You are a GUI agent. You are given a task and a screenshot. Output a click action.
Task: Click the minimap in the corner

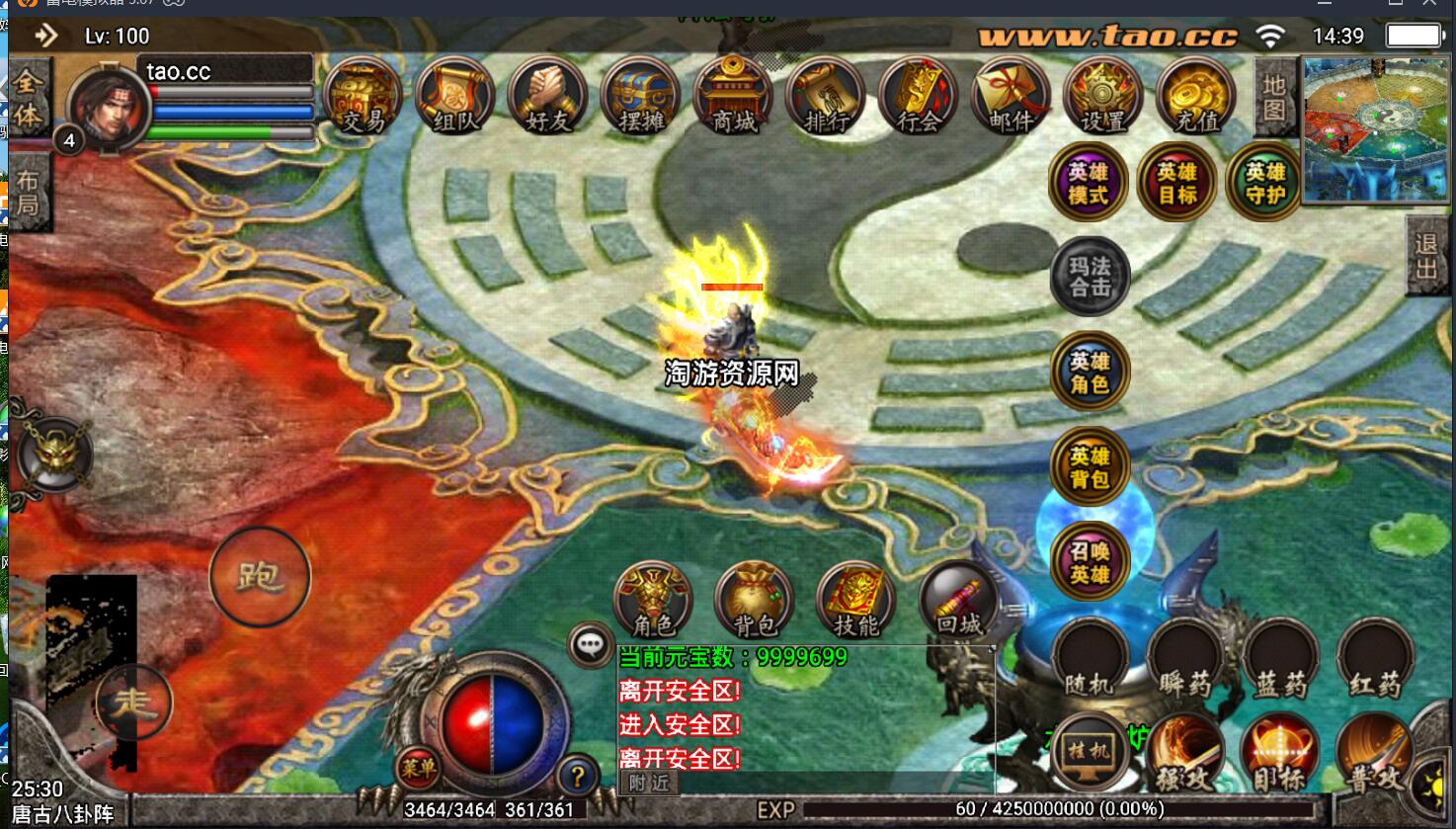coord(1377,128)
